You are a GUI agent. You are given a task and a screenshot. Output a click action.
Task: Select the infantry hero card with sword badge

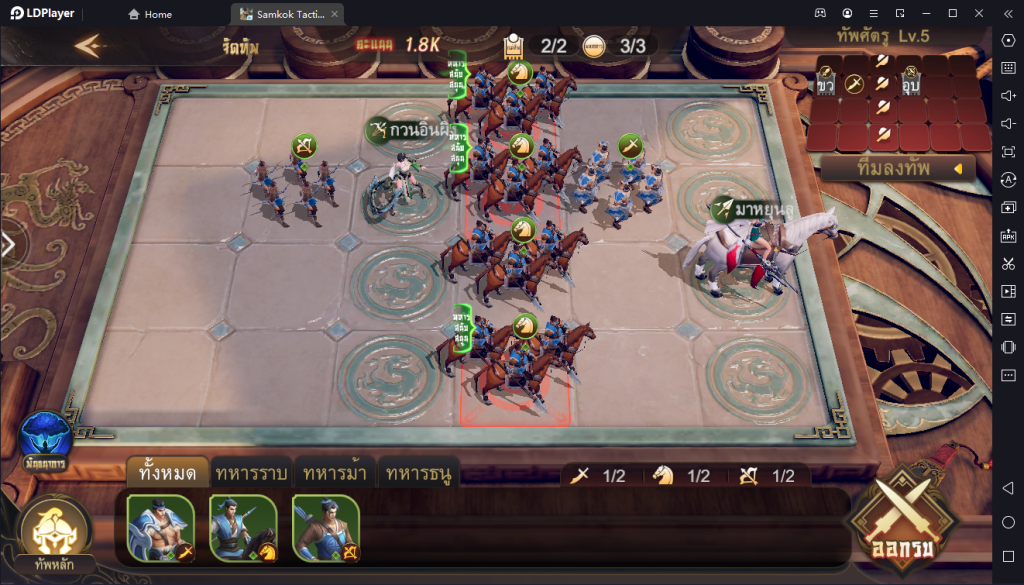pos(160,526)
